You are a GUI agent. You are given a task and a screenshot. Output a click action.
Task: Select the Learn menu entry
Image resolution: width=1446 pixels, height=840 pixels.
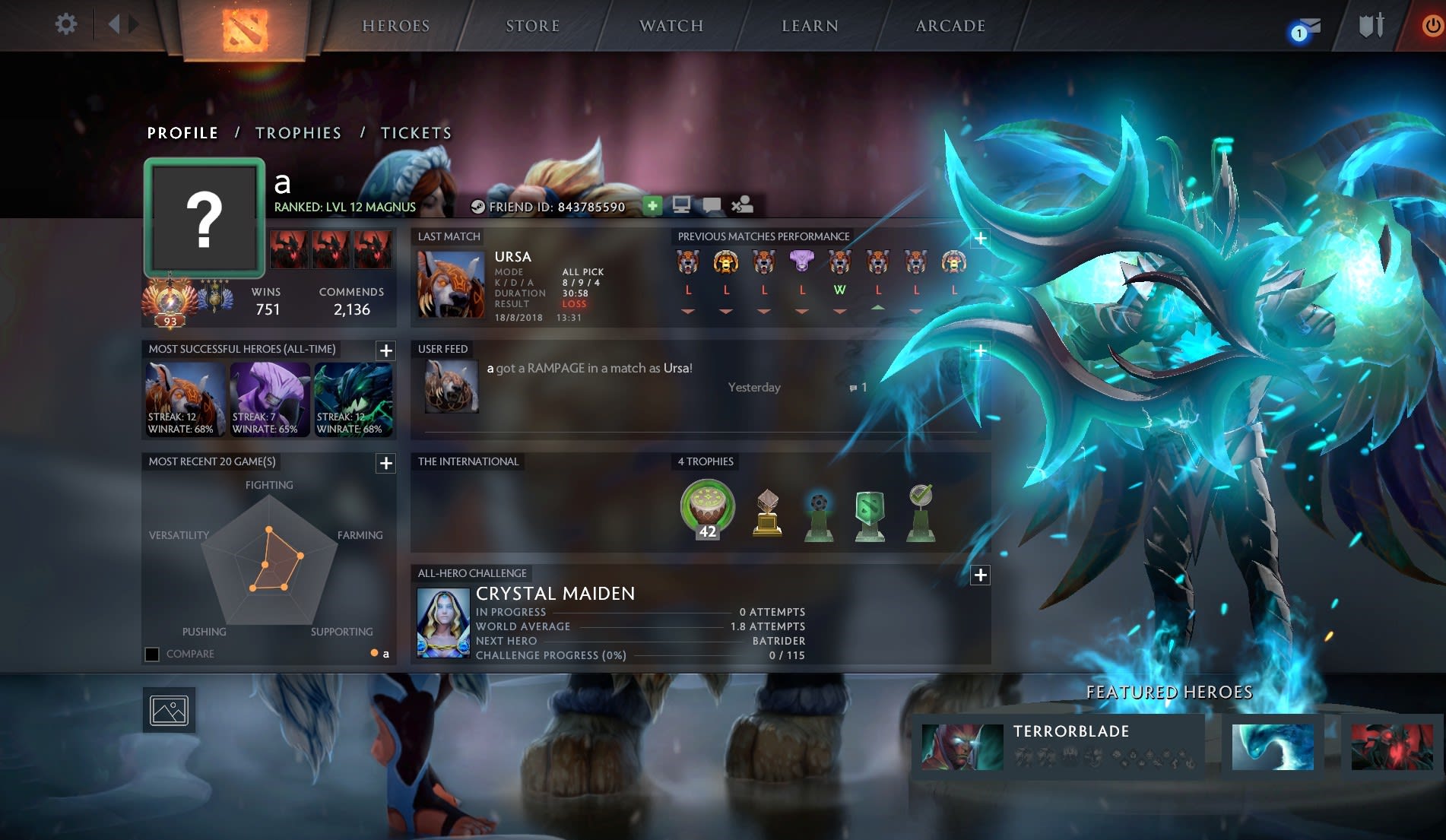coord(810,26)
